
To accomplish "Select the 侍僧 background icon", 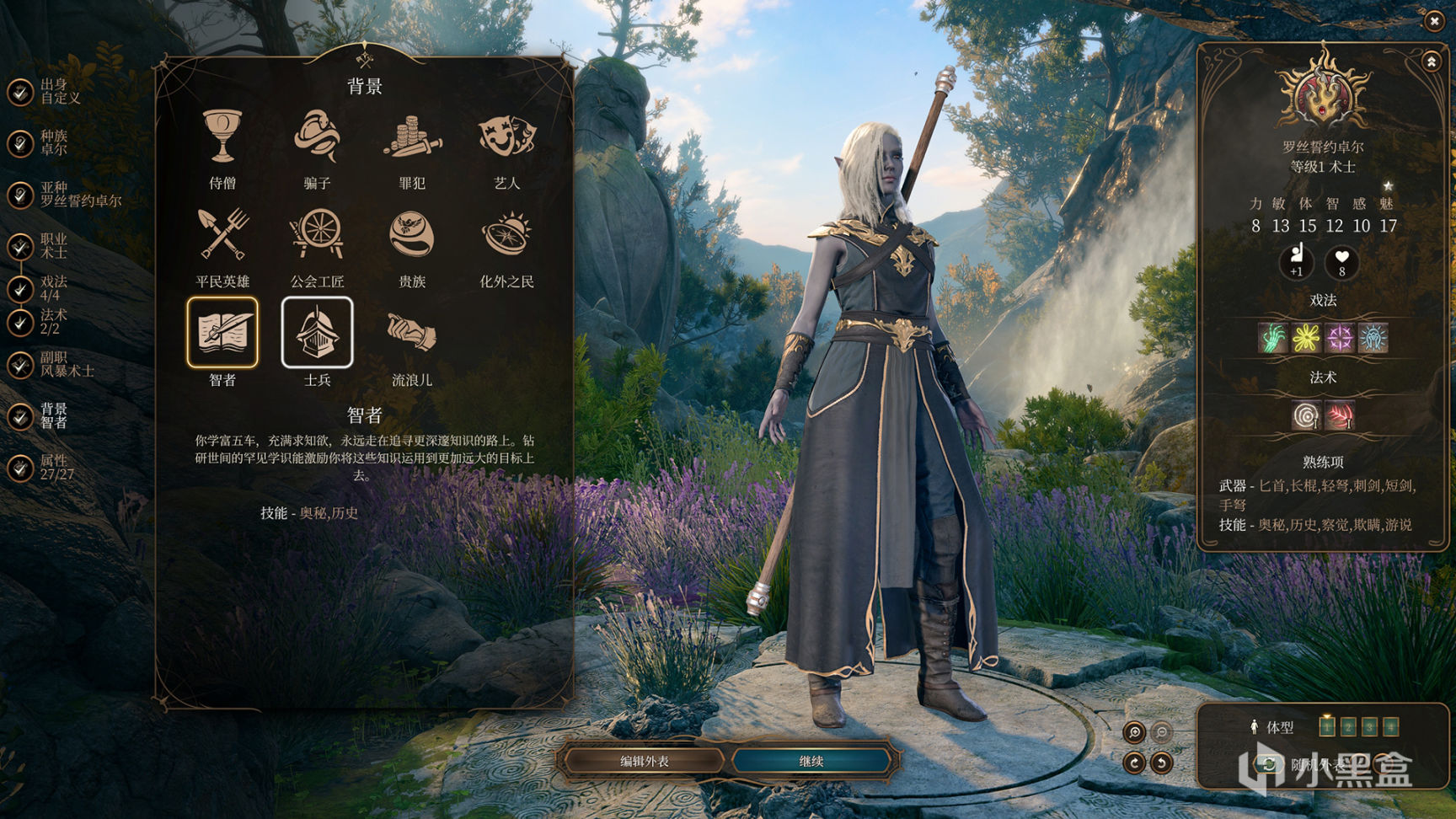I will (222, 136).
